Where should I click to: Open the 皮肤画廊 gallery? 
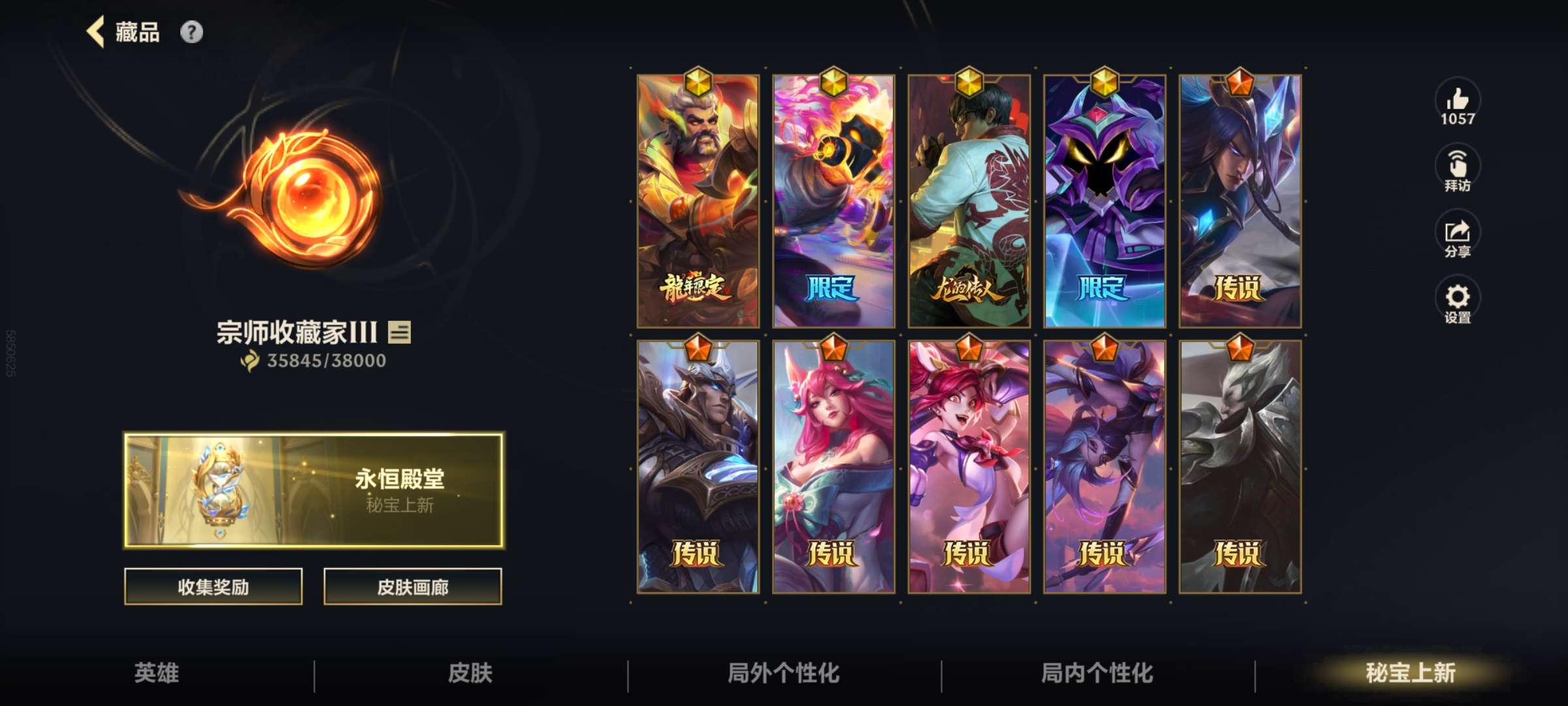tap(412, 587)
